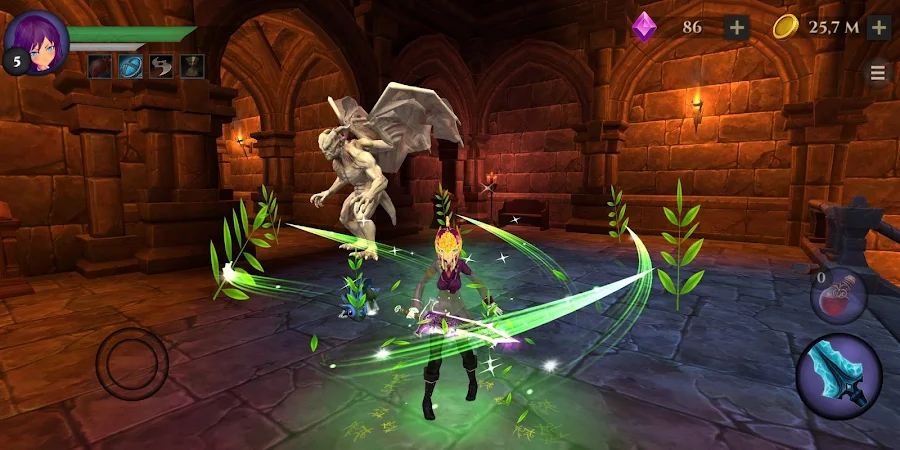Select the golden hourglass buff icon
The width and height of the screenshot is (900, 450).
click(x=192, y=67)
